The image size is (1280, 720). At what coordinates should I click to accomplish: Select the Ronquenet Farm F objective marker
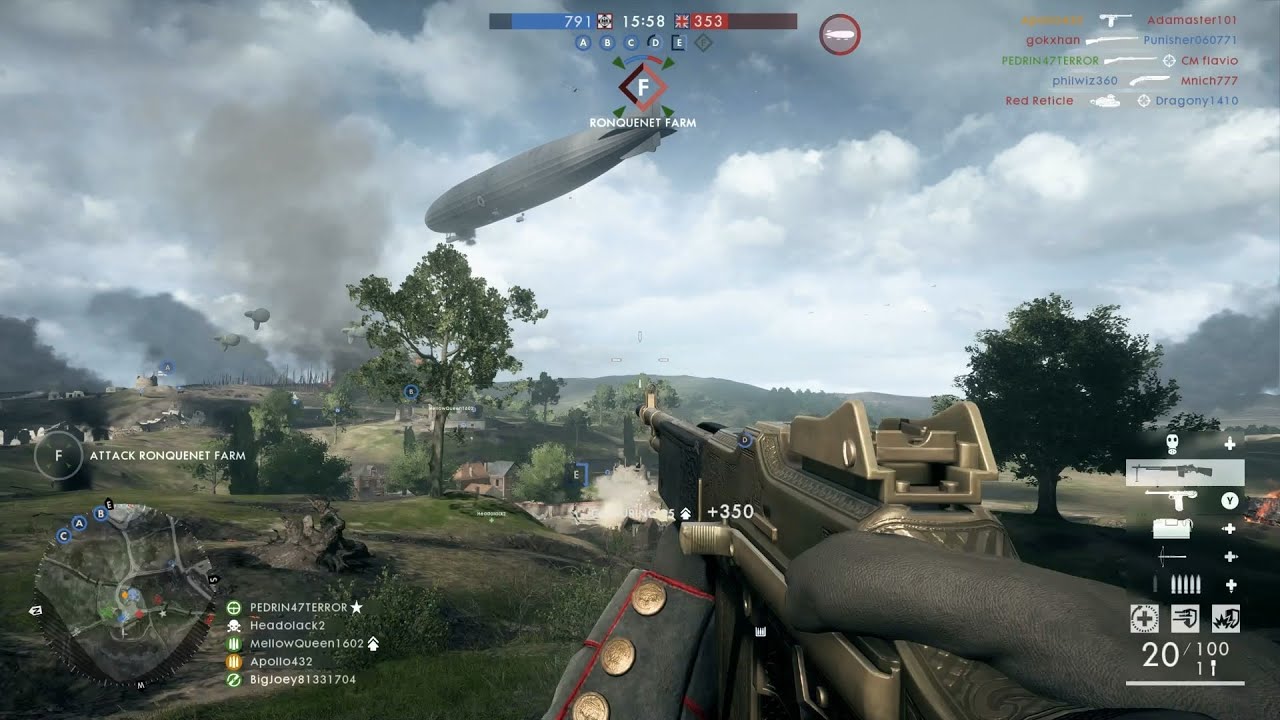(x=643, y=88)
